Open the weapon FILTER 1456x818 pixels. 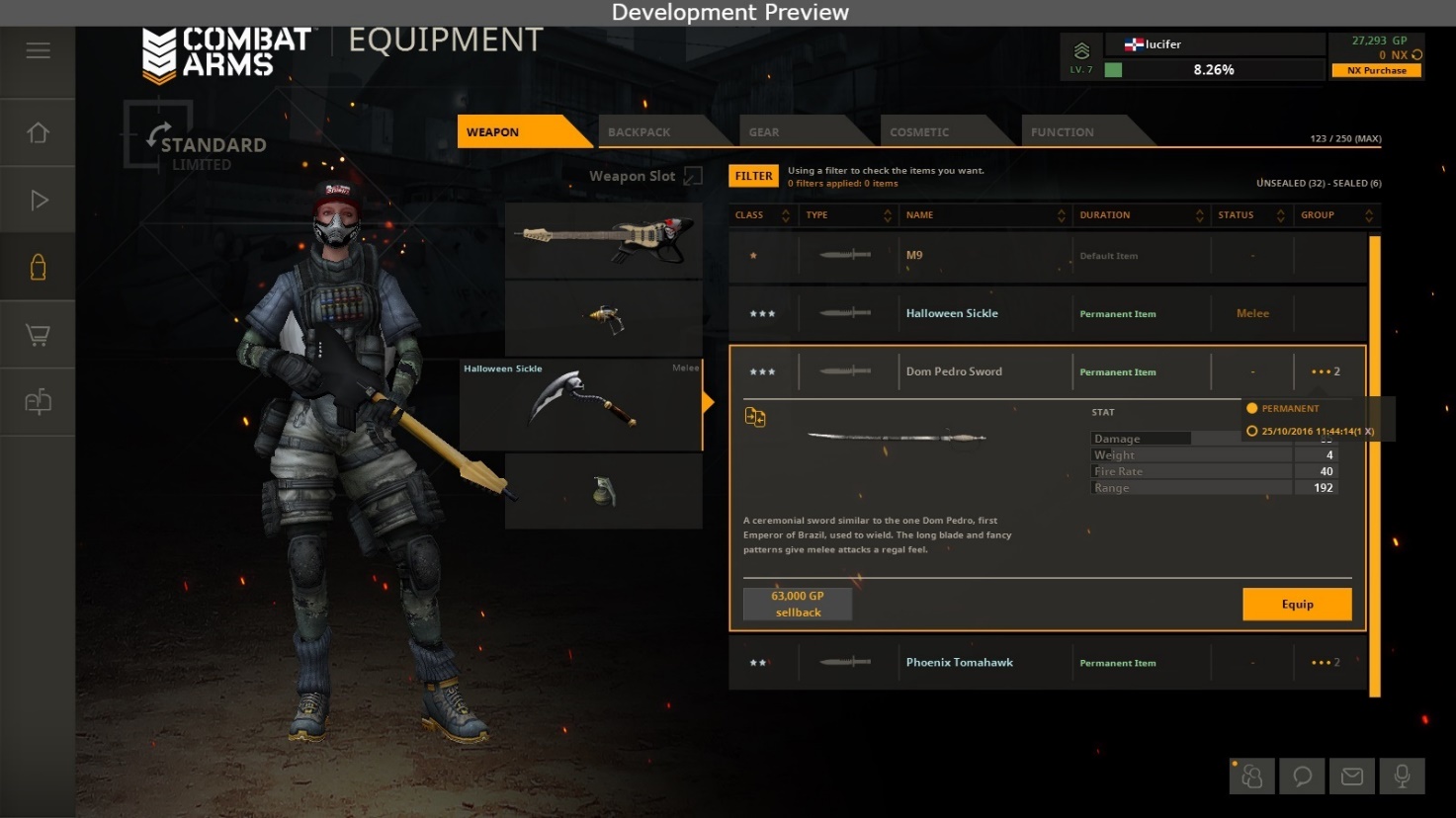click(753, 176)
